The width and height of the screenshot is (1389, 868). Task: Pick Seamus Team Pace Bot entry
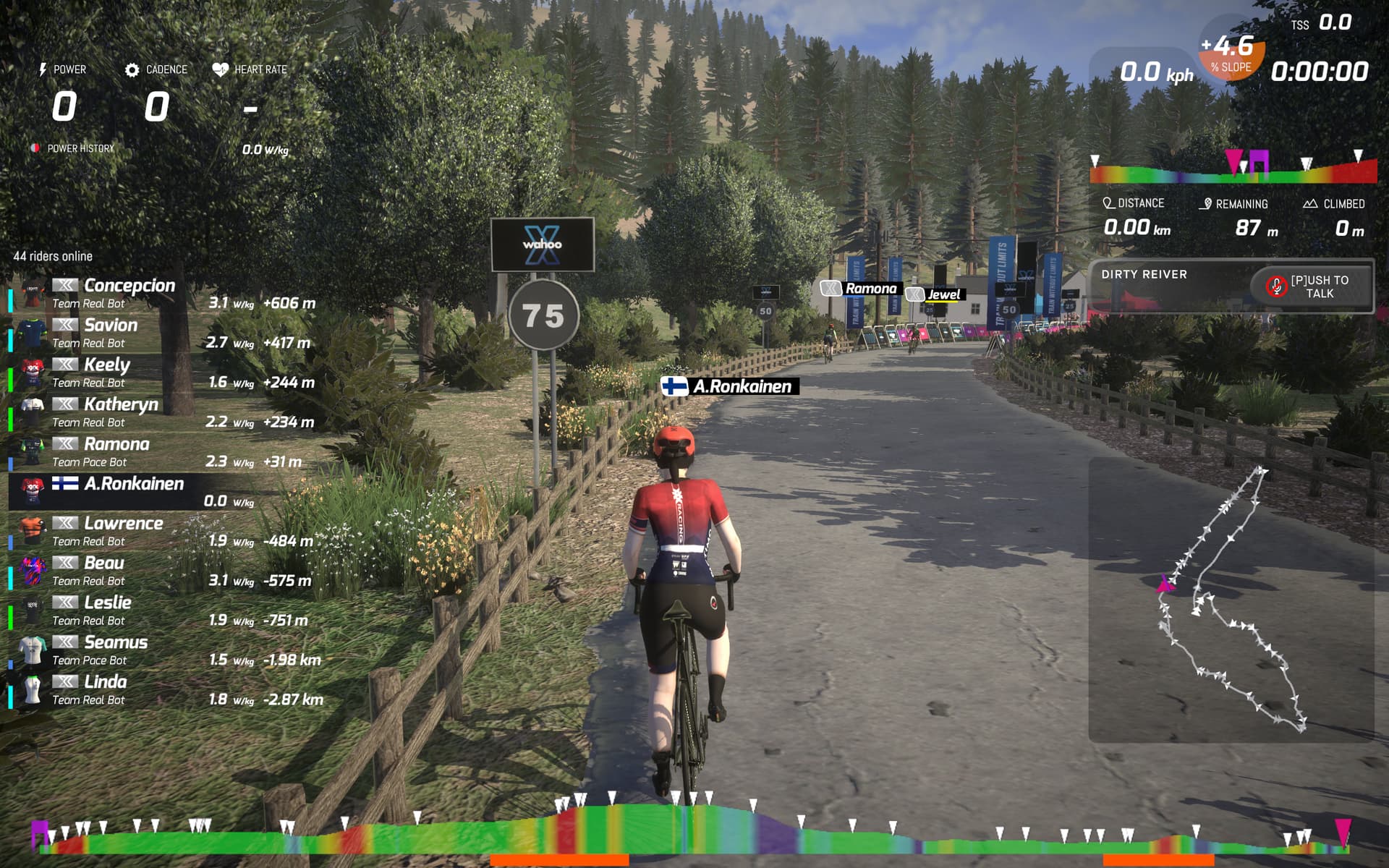click(163, 651)
